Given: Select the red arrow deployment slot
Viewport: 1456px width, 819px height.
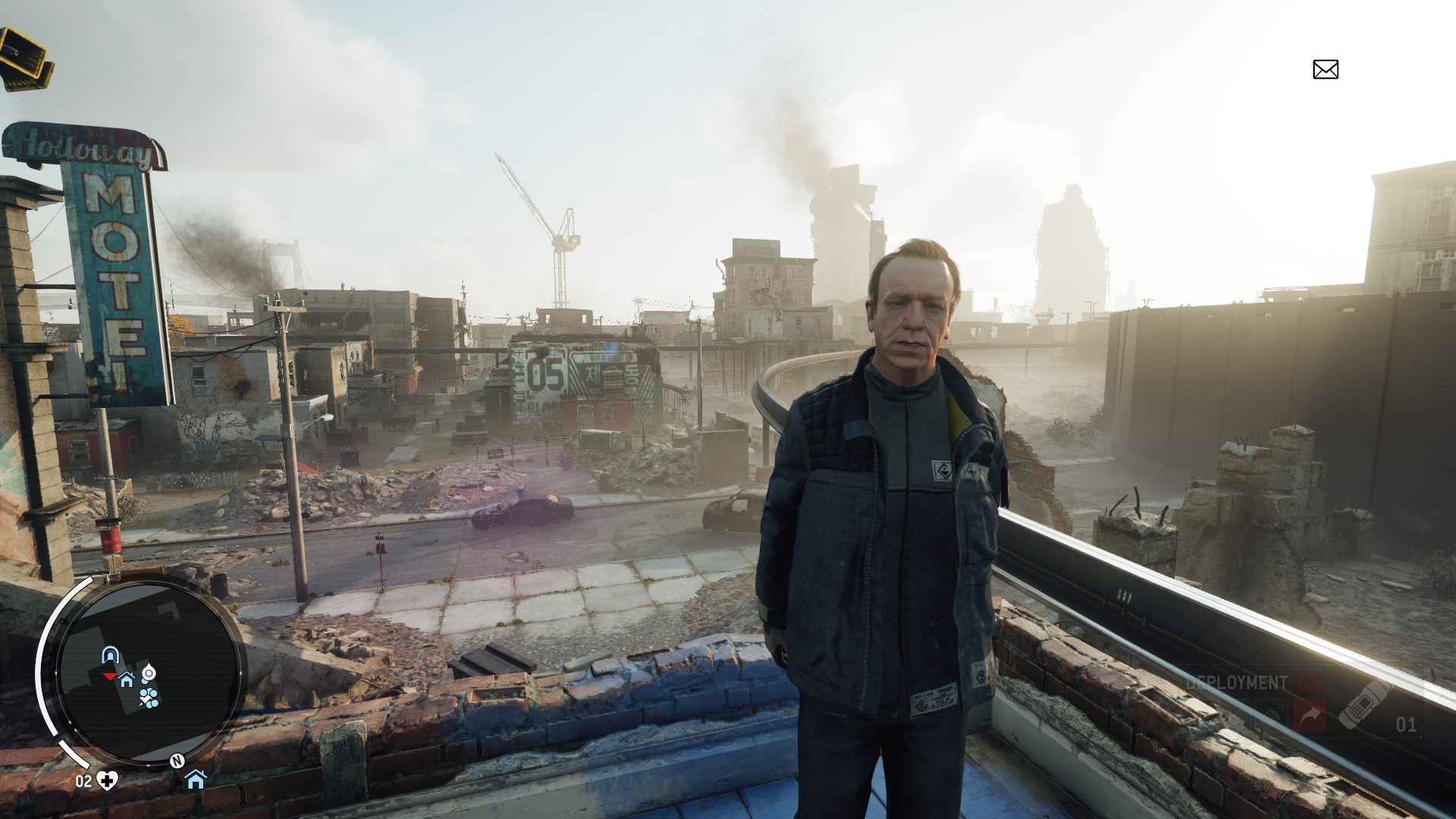Looking at the screenshot, I should click(1310, 716).
